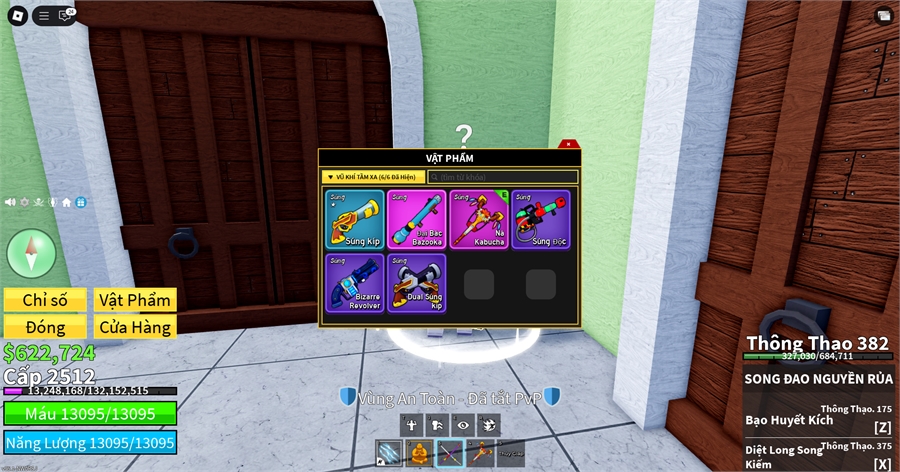
Task: Choose the Dual Súng Kíp item
Action: [x=416, y=282]
